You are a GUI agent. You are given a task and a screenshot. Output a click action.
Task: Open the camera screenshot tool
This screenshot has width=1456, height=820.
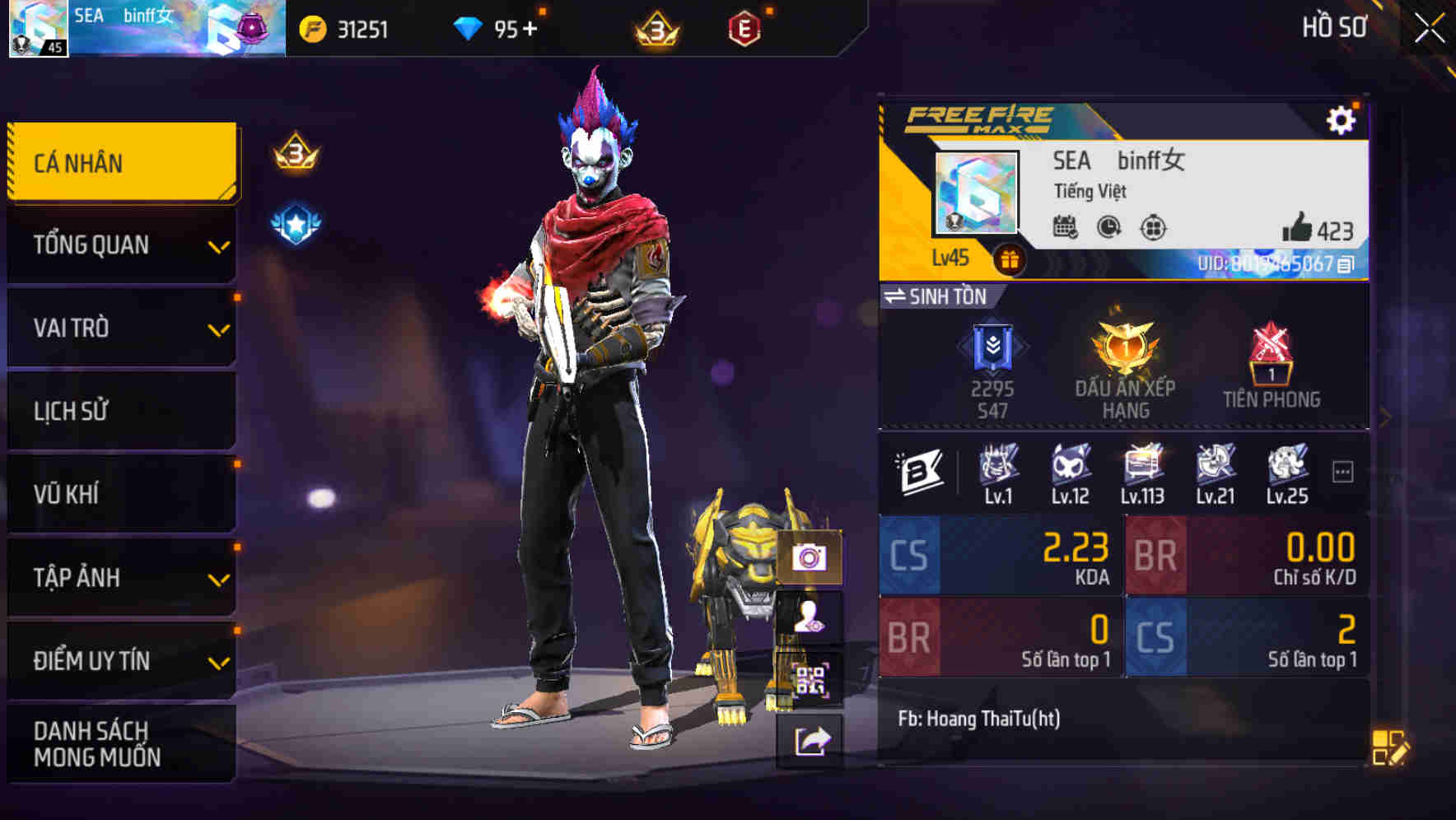tap(809, 558)
